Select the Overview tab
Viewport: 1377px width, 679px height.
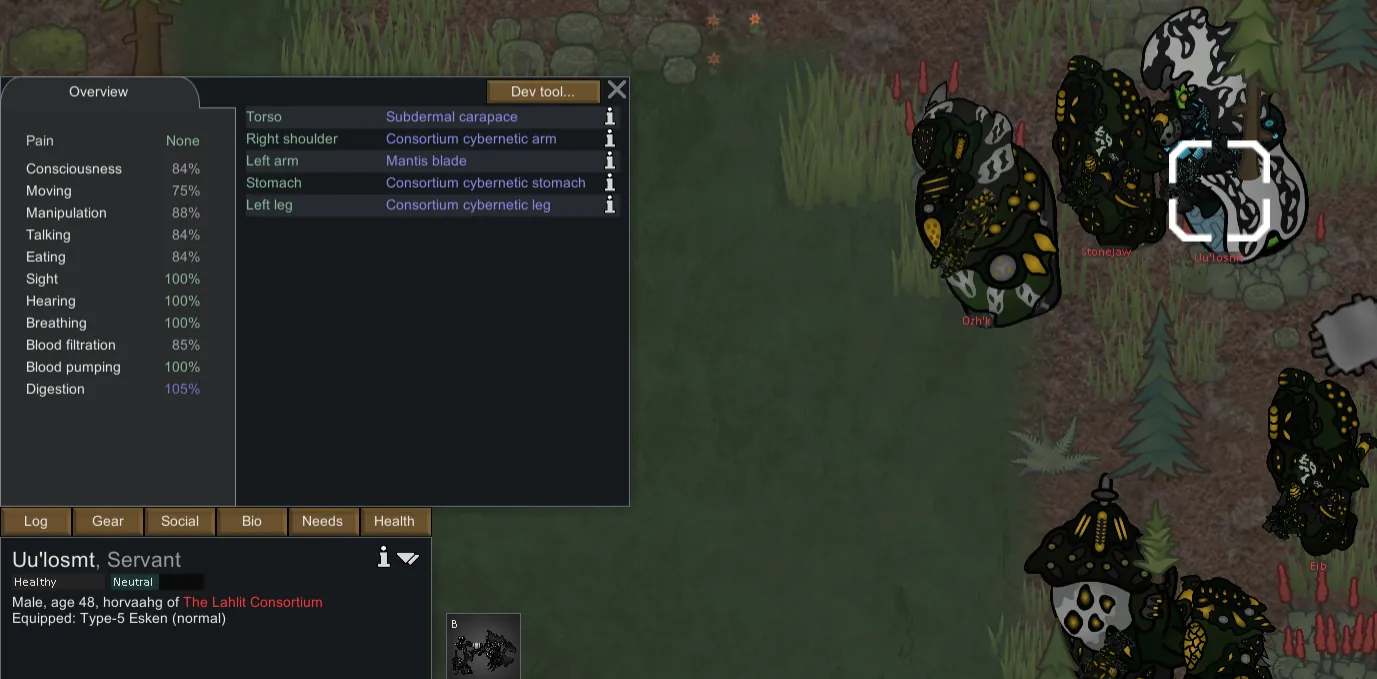pos(98,92)
